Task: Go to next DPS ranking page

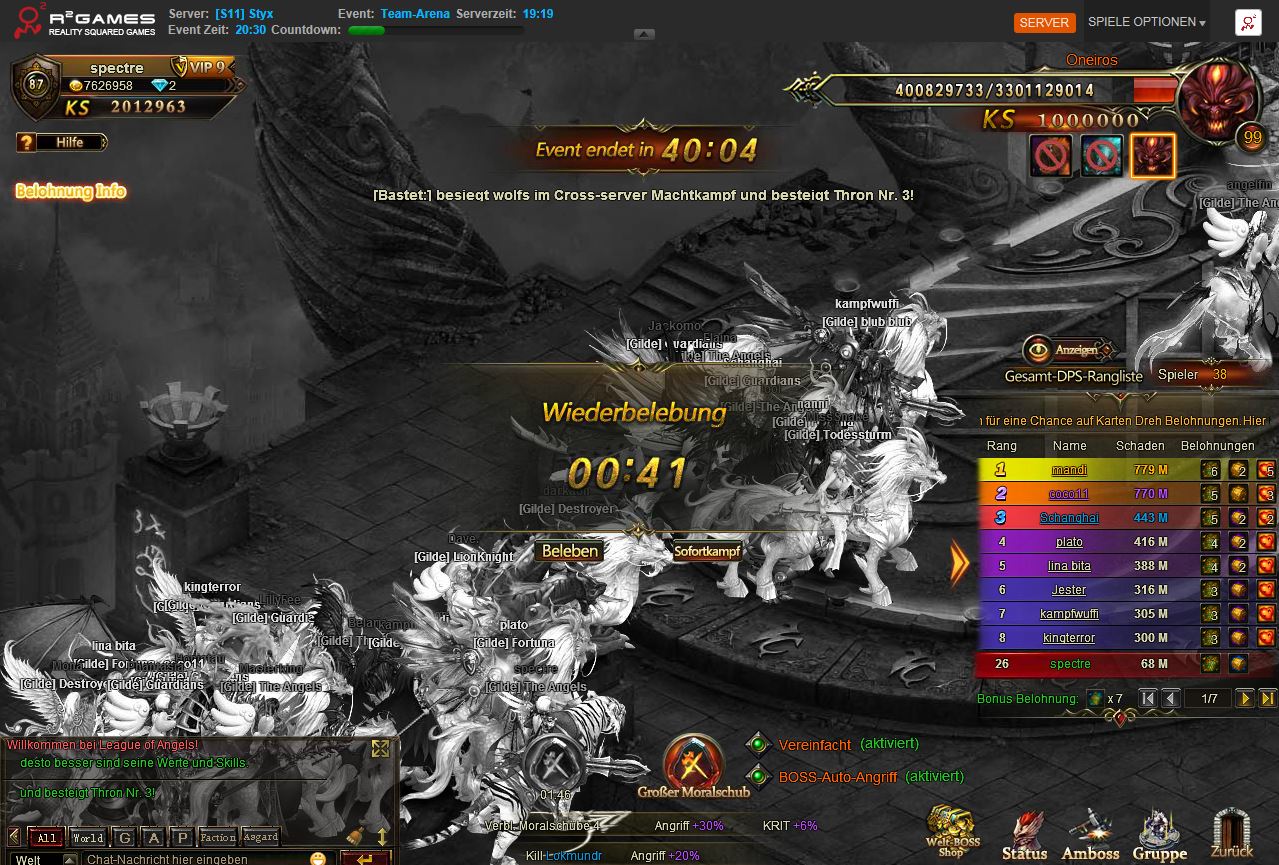Action: point(1245,699)
